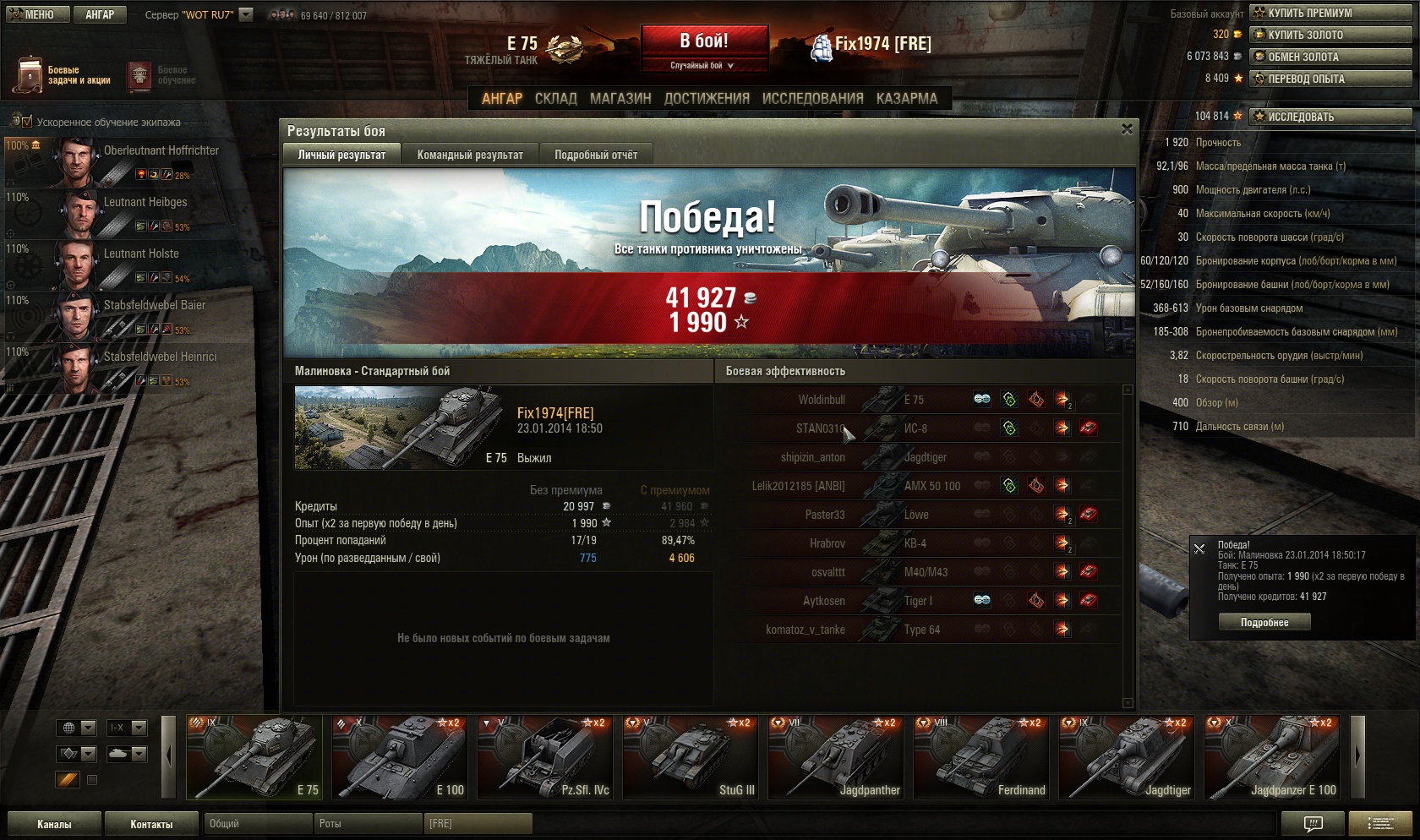The width and height of the screenshot is (1420, 840).
Task: Show the ДОСТИЖЕНИЯ section
Action: coord(707,99)
